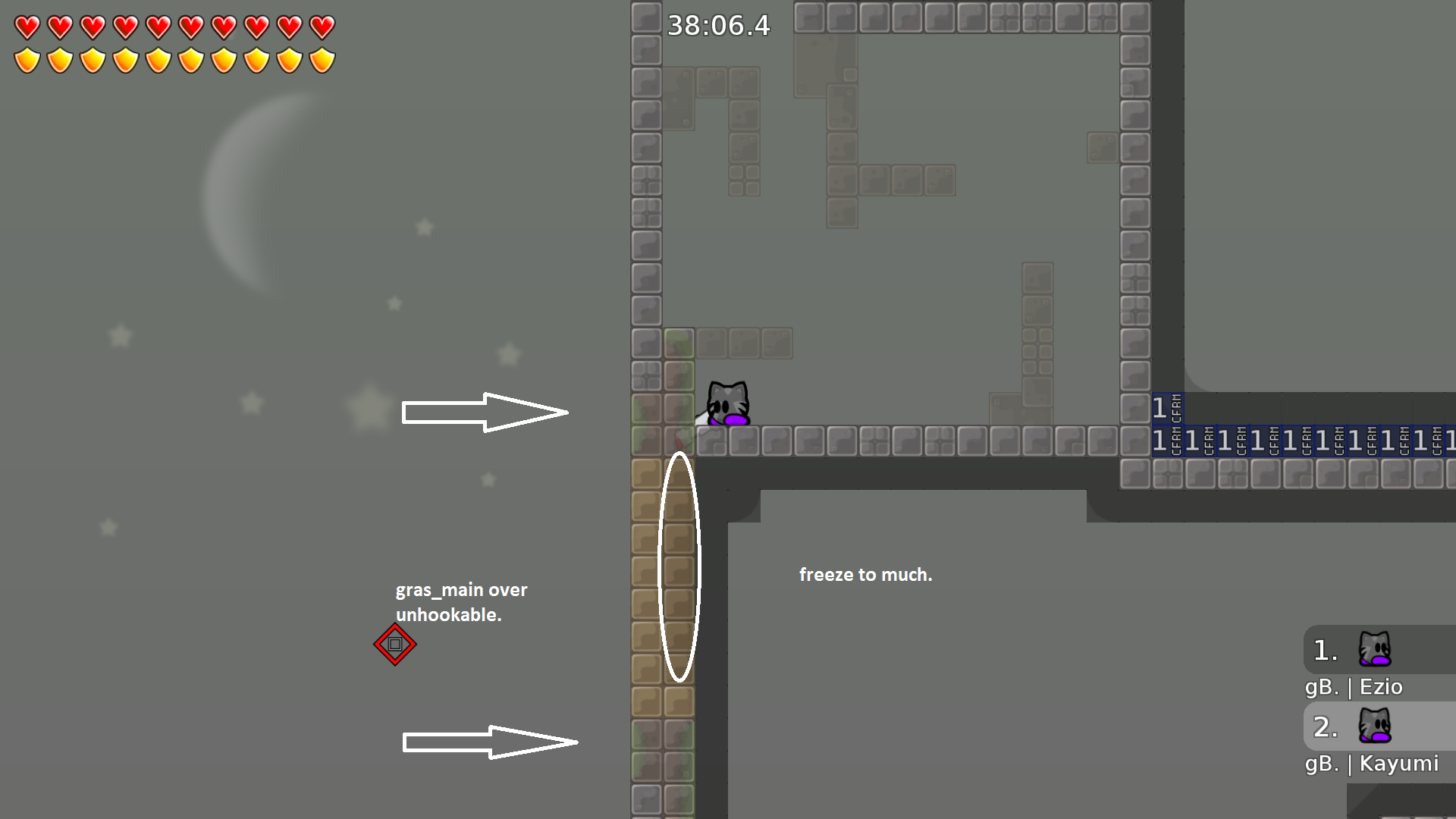Click the upper white arrow annotation
The image size is (1456, 819).
pos(485,410)
